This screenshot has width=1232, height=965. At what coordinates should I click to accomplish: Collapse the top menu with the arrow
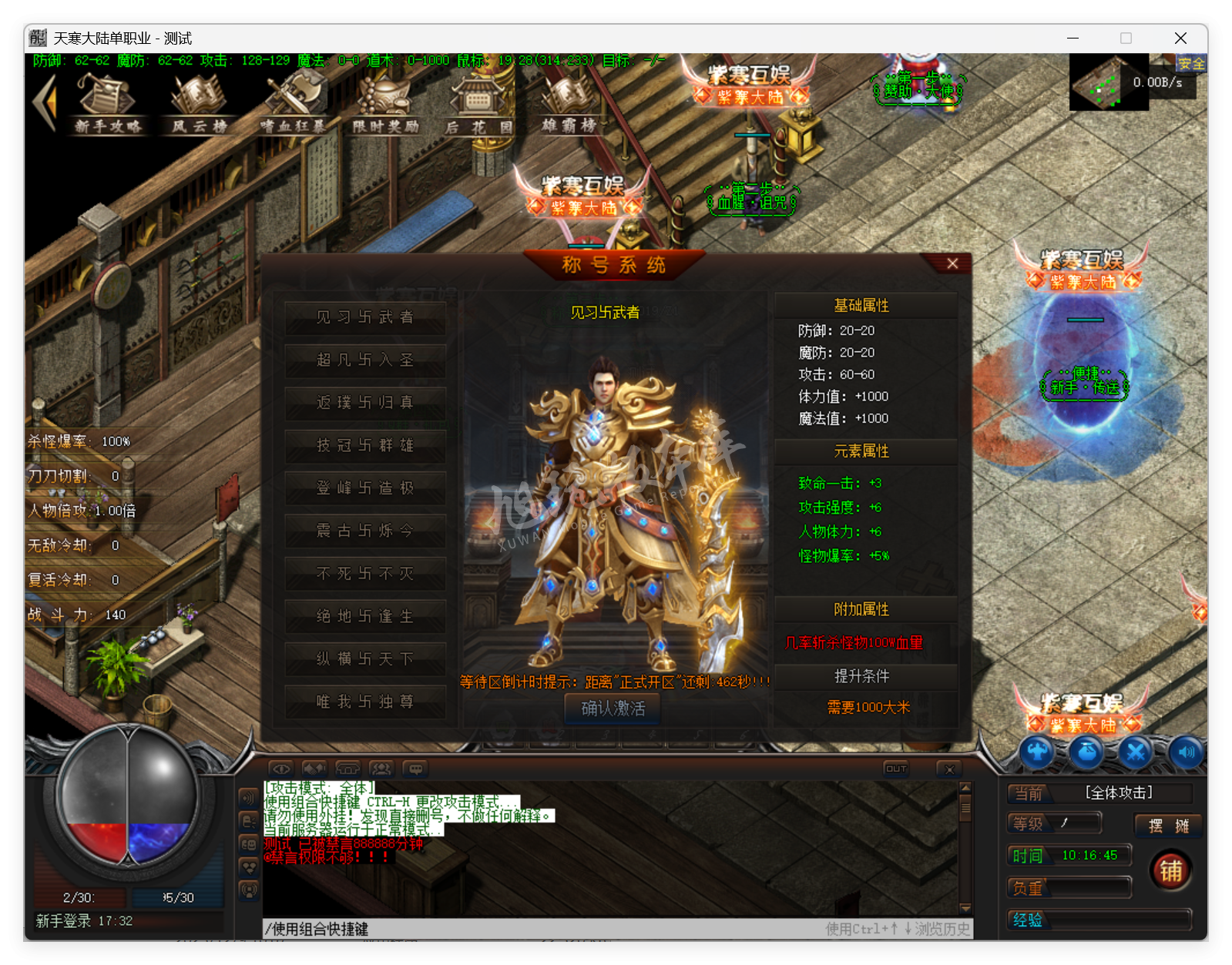point(45,100)
